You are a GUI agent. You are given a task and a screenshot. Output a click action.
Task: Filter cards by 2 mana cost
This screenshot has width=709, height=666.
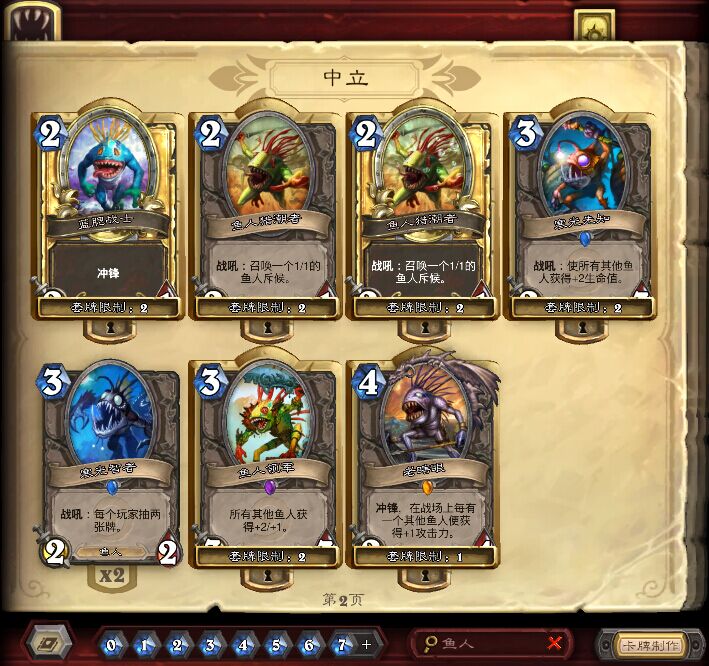177,644
